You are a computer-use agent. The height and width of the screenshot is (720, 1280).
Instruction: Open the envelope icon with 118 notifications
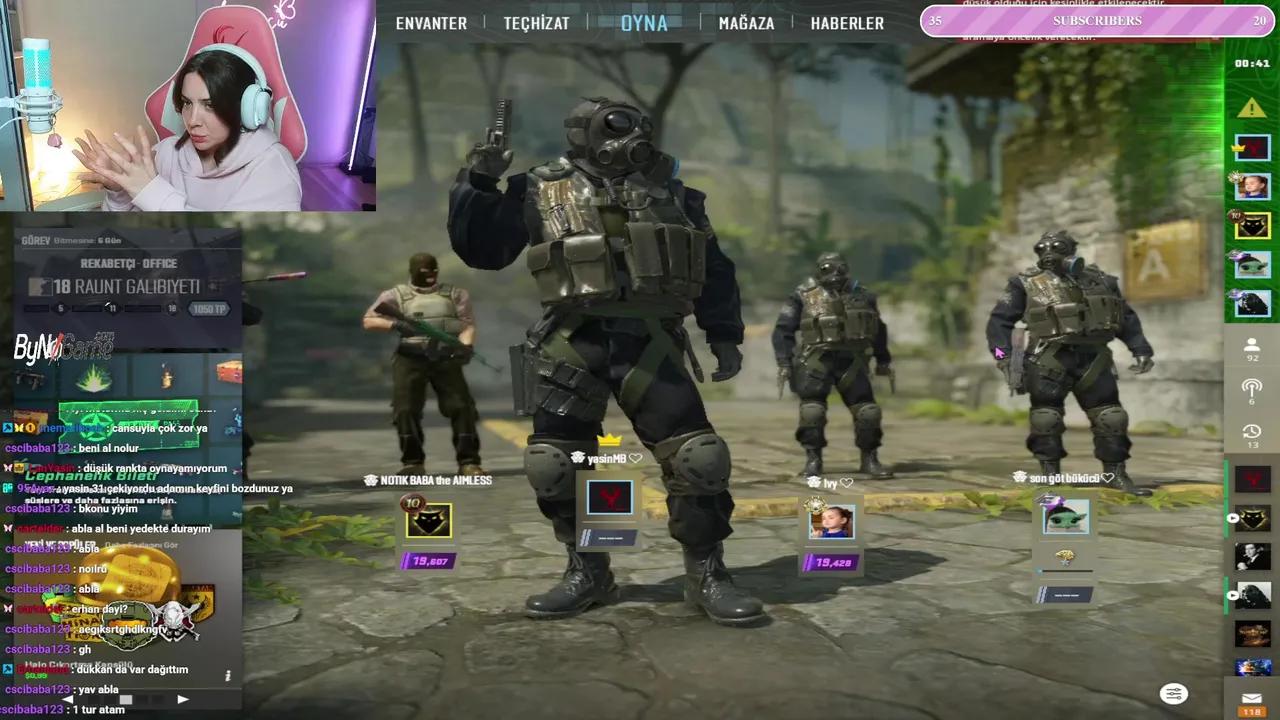pyautogui.click(x=1251, y=697)
